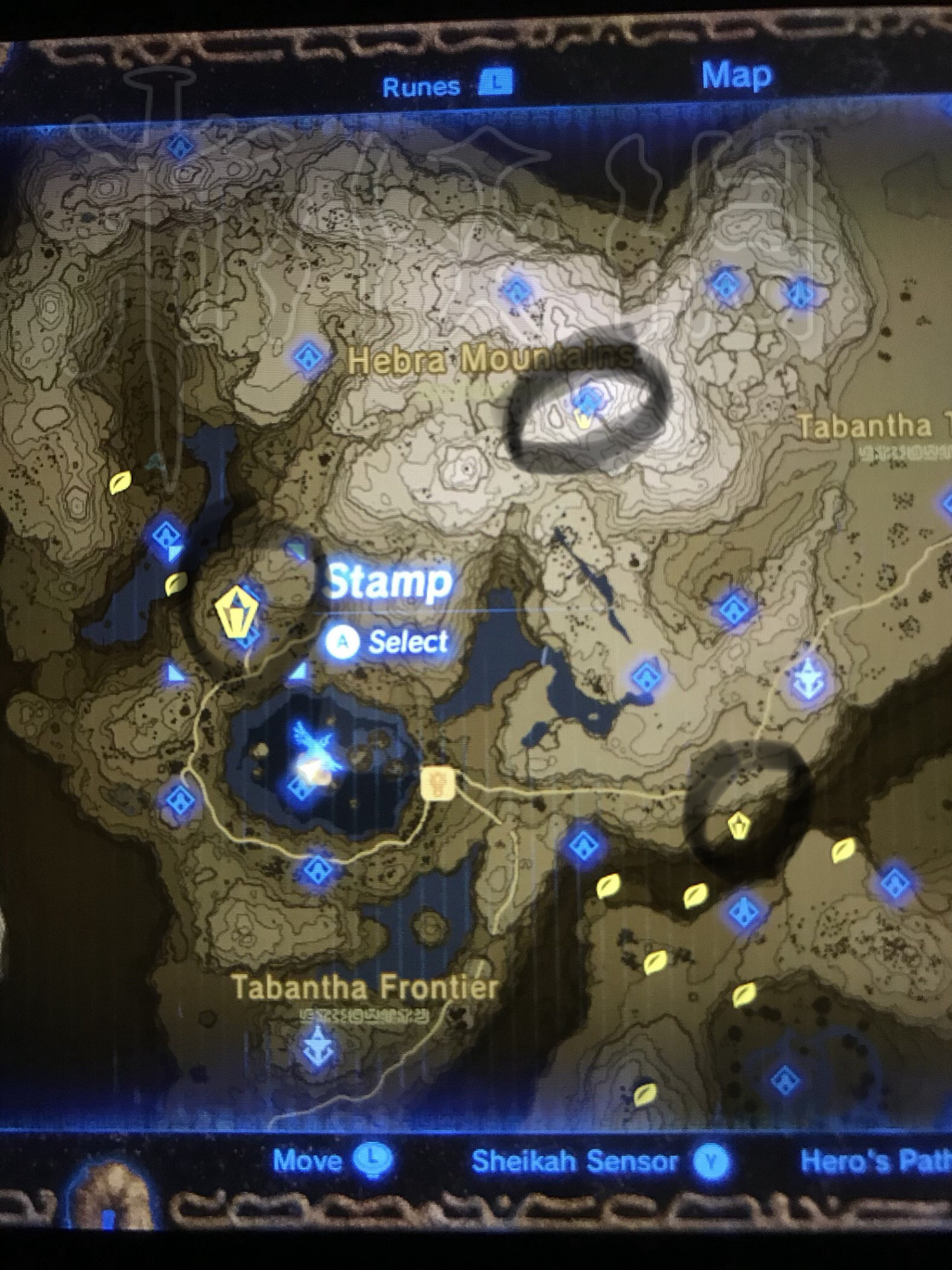This screenshot has height=1270, width=952.
Task: Select the shrine circled in the Hebra Mountains
Action: (x=585, y=401)
